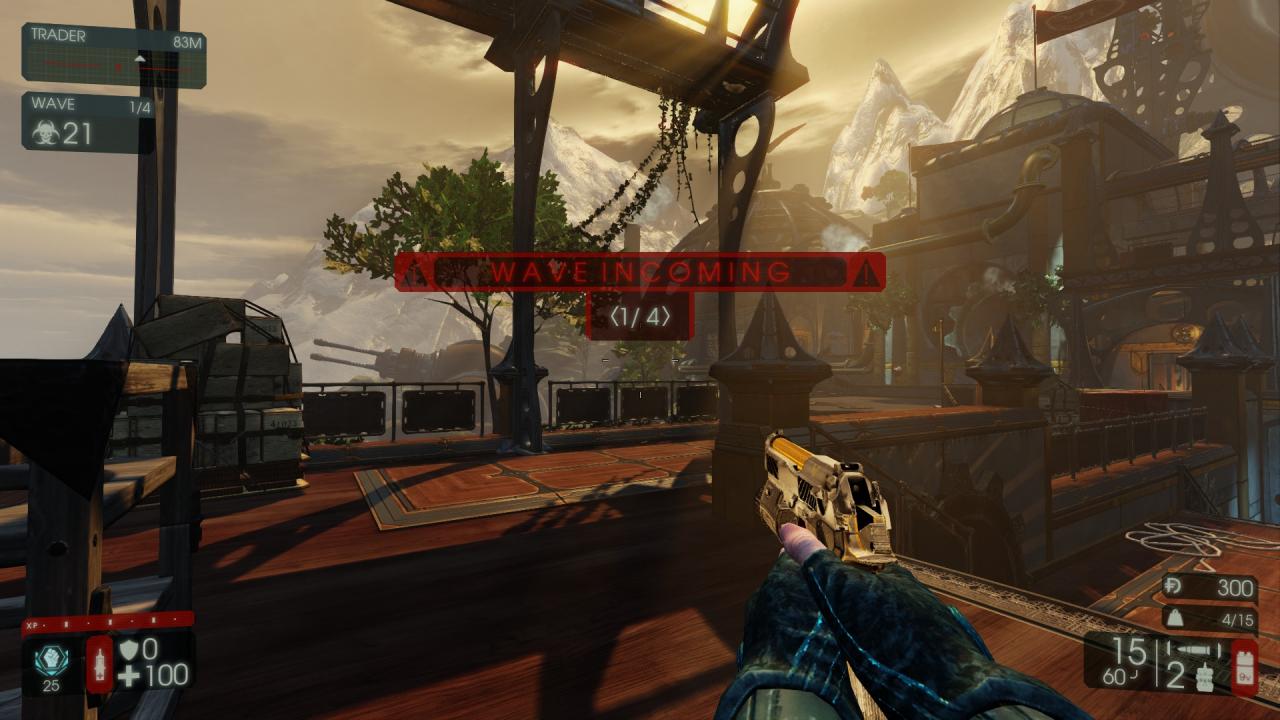The height and width of the screenshot is (720, 1280).
Task: Use the healing syringe icon
Action: point(100,663)
